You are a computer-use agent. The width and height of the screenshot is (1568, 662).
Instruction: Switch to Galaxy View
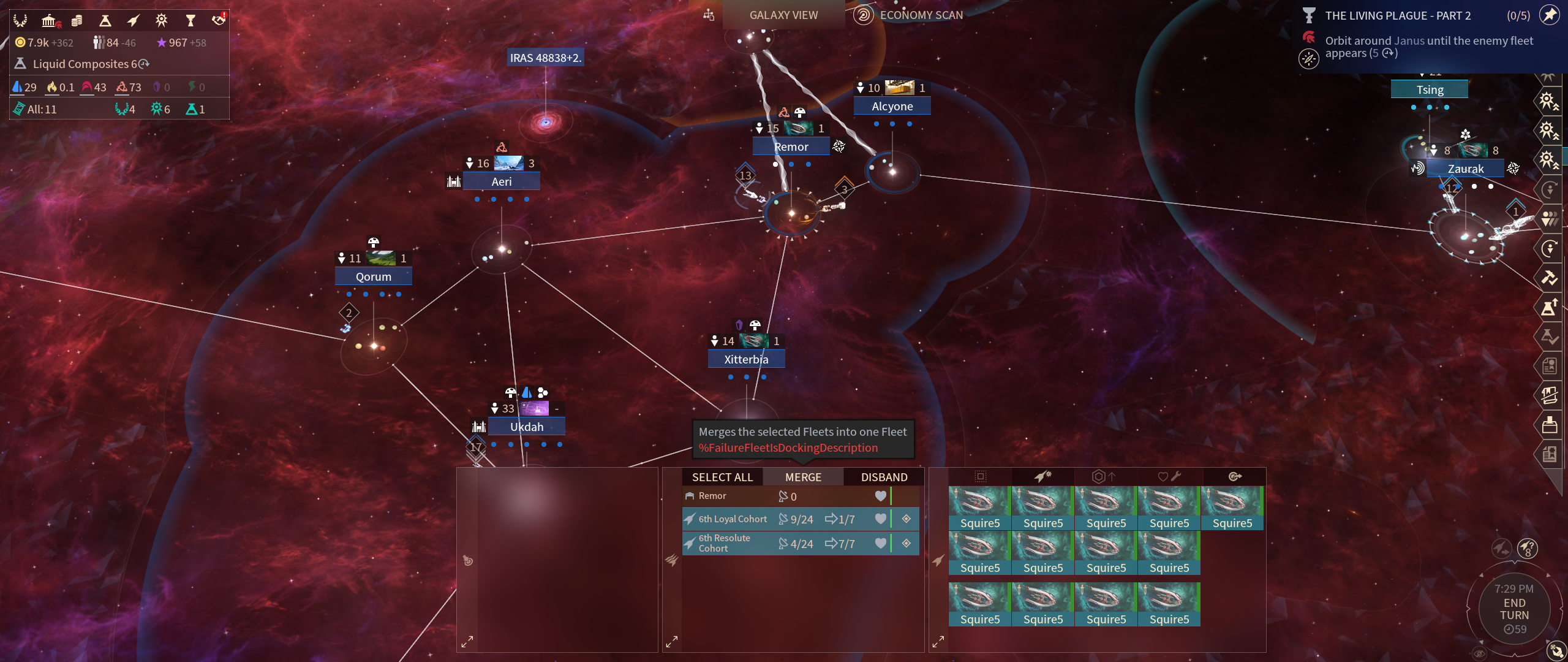783,15
